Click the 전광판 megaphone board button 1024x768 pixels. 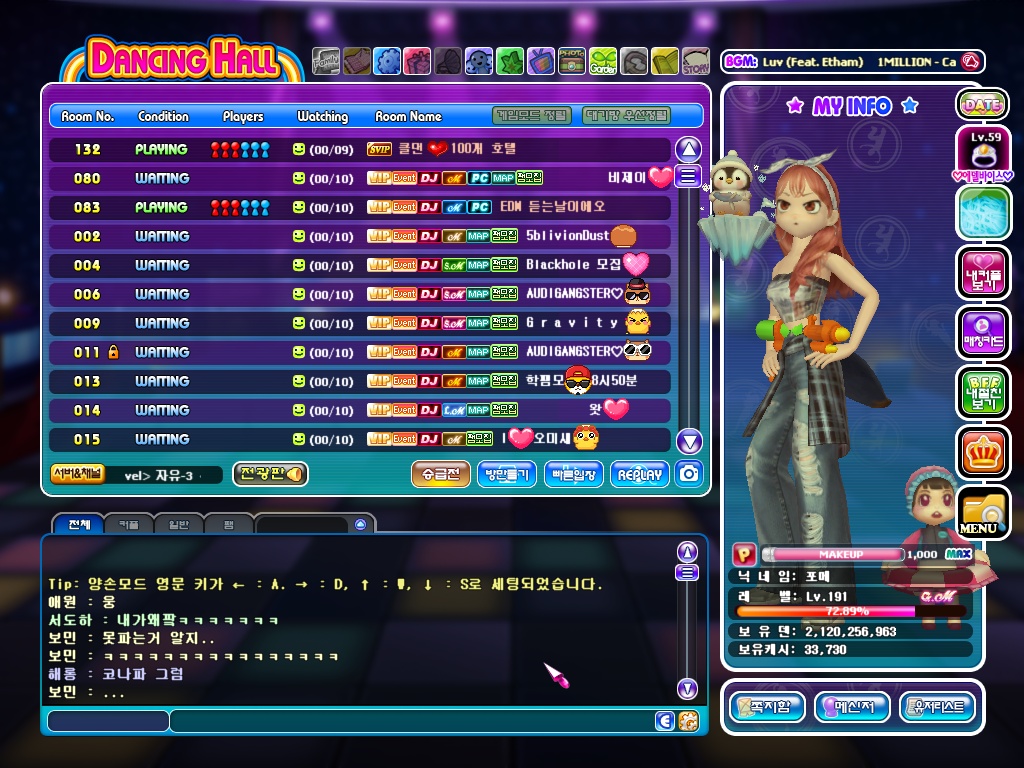[269, 474]
